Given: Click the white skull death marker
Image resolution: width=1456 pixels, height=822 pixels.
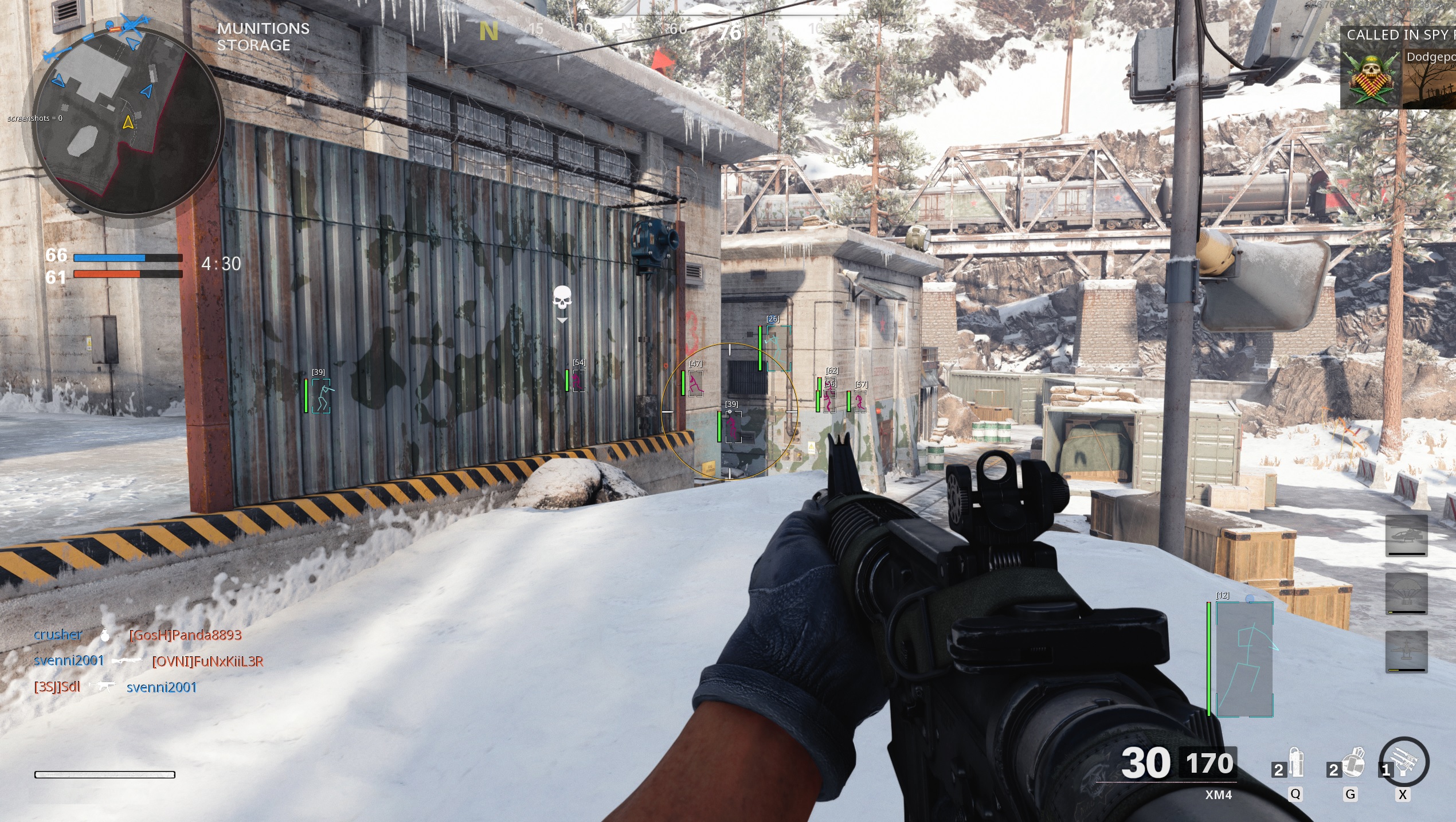Looking at the screenshot, I should click(x=562, y=299).
